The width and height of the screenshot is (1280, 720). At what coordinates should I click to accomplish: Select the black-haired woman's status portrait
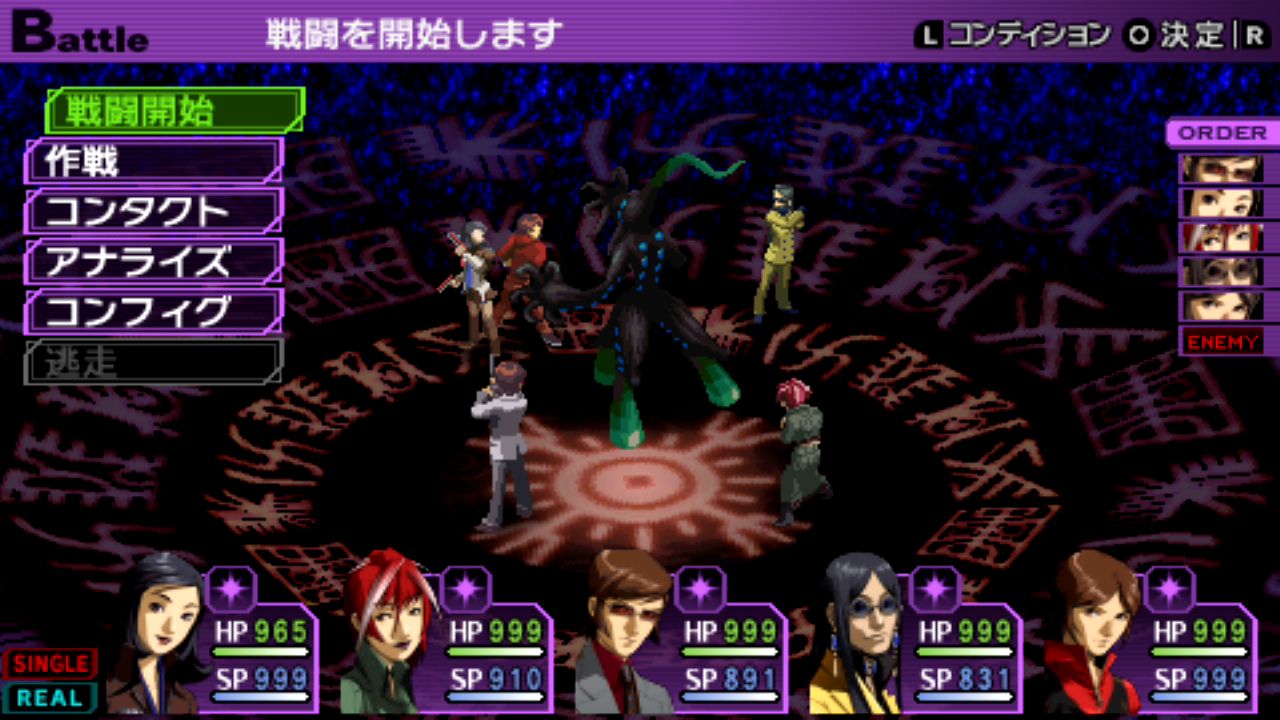[160, 635]
